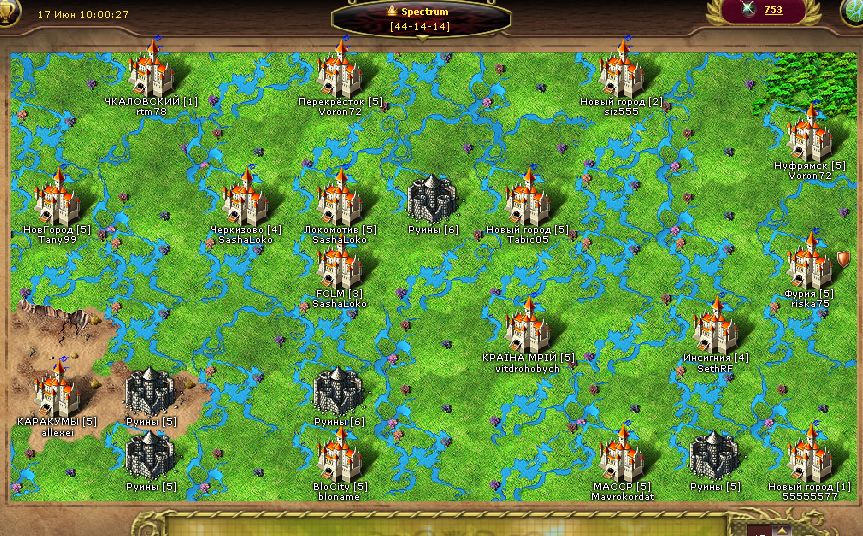Screen dimensions: 863x536
Task: Choose the Перекрёсток city on the map
Action: pos(340,72)
